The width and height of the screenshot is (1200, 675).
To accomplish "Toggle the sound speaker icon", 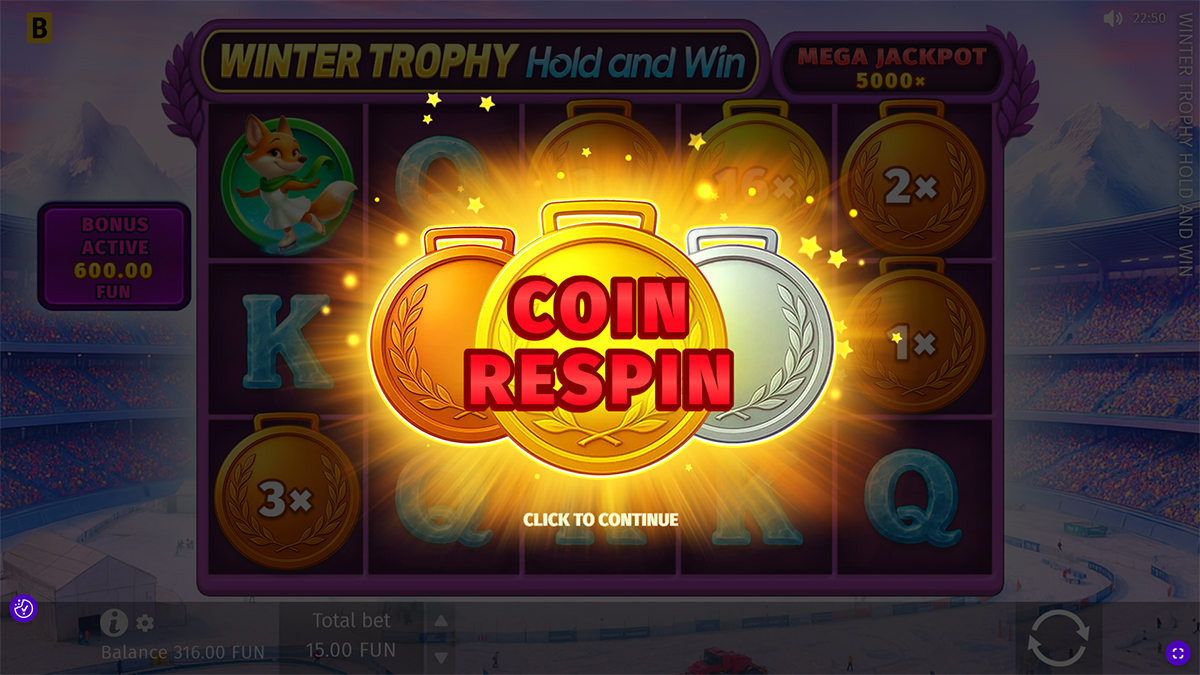I will coord(1113,19).
